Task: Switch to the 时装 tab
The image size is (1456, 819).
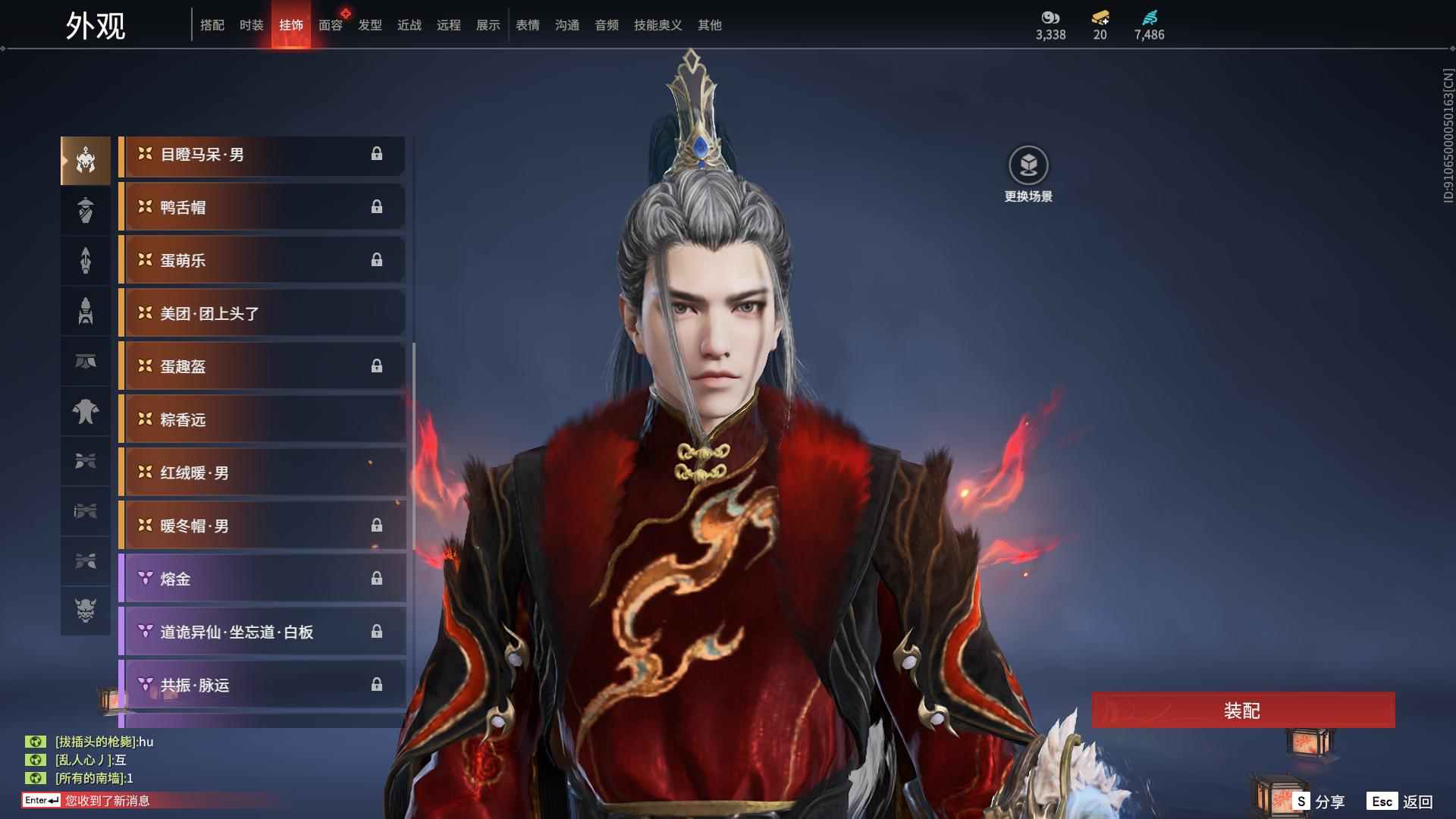Action: click(x=250, y=24)
